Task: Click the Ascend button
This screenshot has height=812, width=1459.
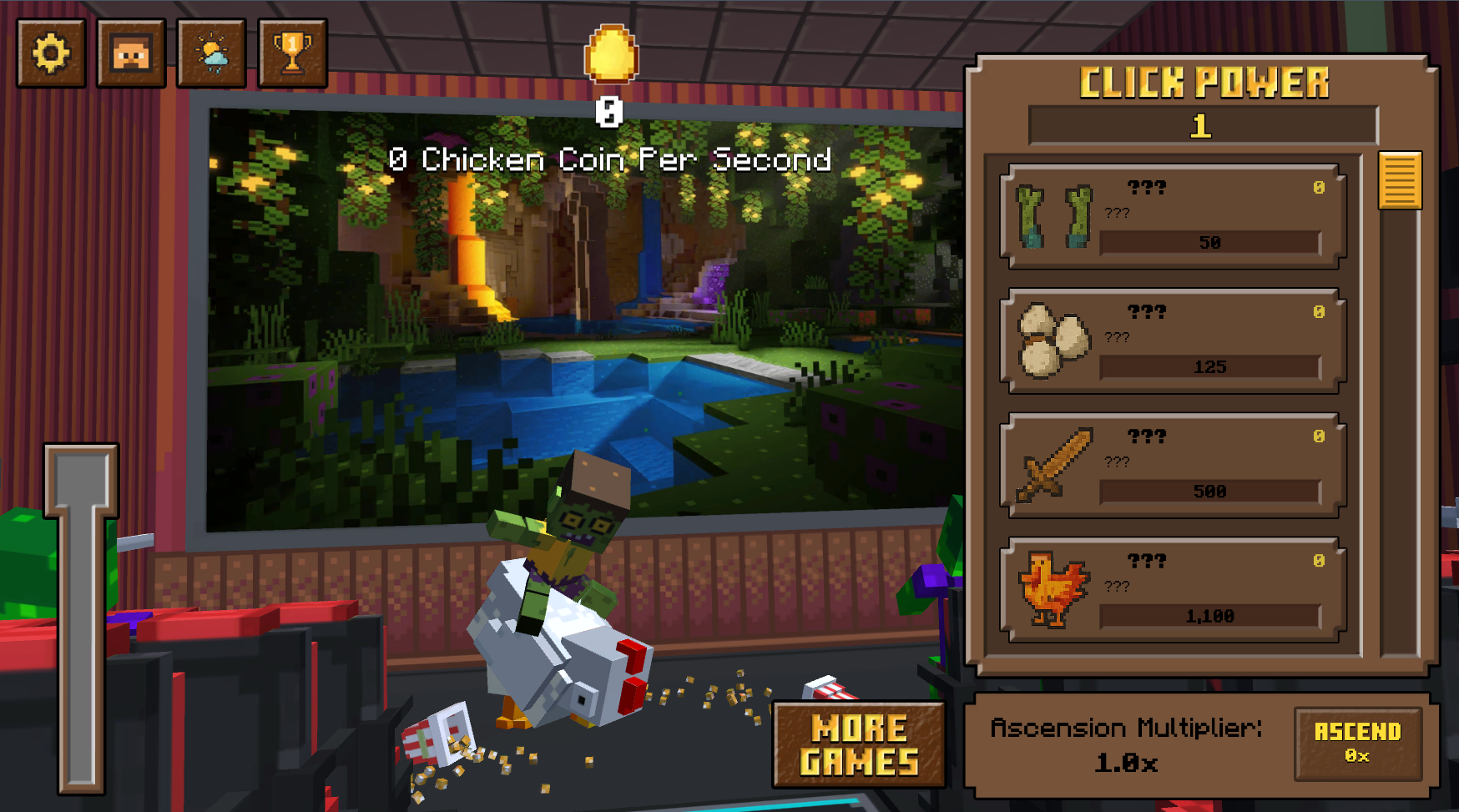Action: pyautogui.click(x=1357, y=743)
